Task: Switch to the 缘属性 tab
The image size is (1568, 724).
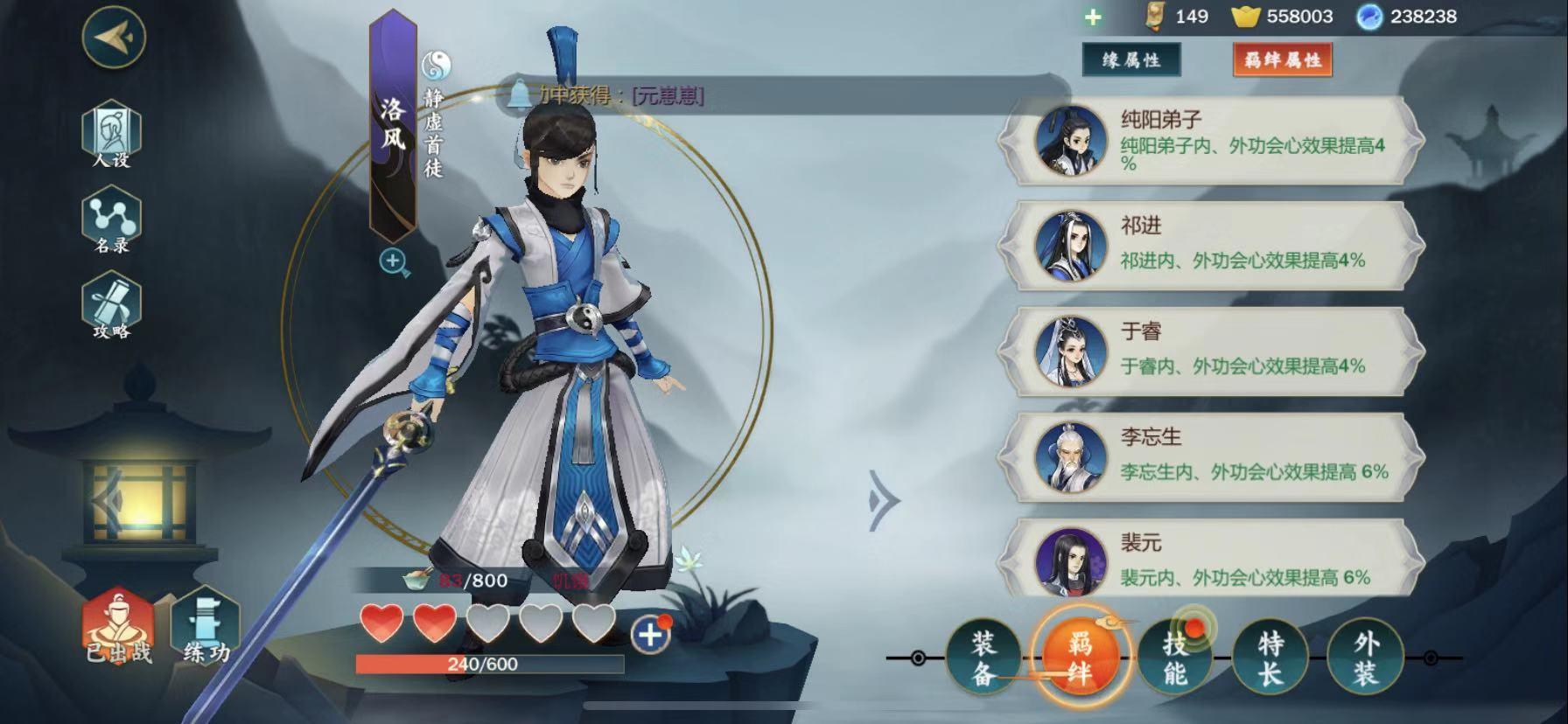Action: point(1130,60)
